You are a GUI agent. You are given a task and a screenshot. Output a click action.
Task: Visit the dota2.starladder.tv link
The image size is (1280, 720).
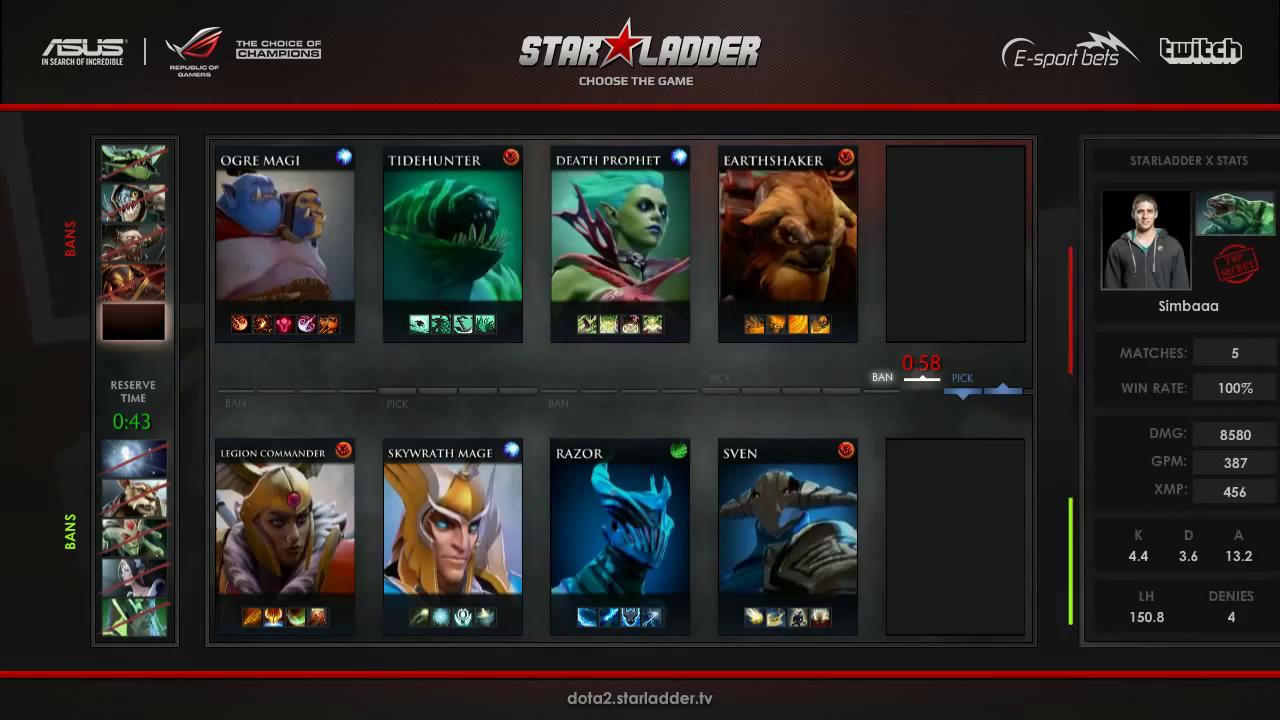639,698
